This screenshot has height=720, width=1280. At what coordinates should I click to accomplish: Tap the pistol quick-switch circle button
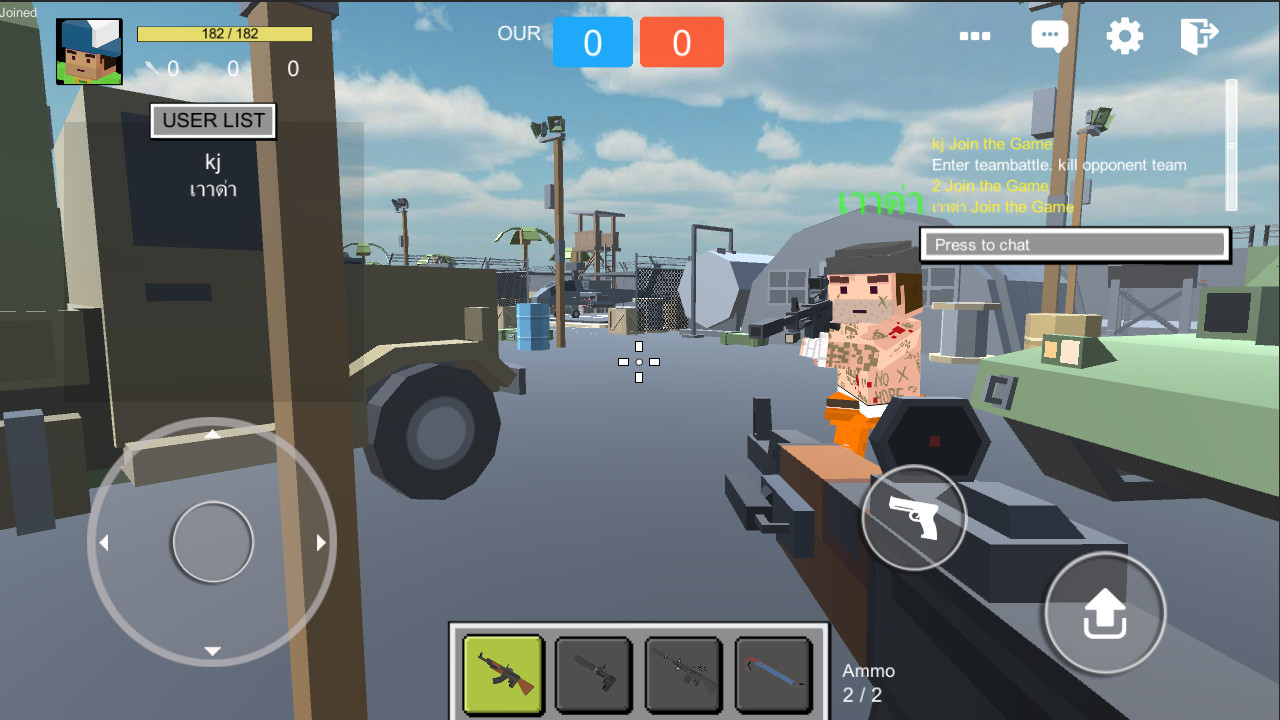pyautogui.click(x=913, y=518)
